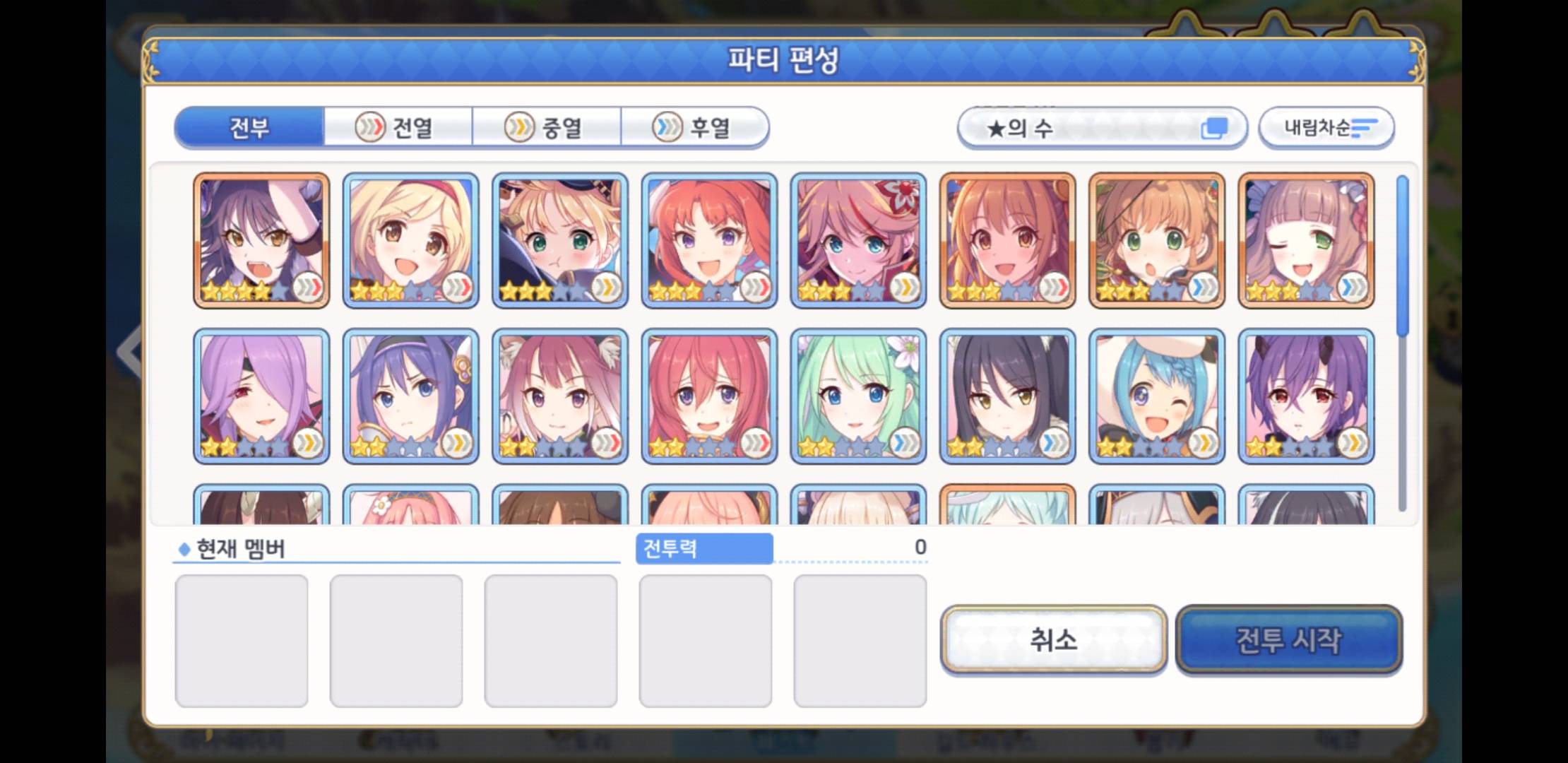Choose the blonde girl with red headband

point(410,240)
